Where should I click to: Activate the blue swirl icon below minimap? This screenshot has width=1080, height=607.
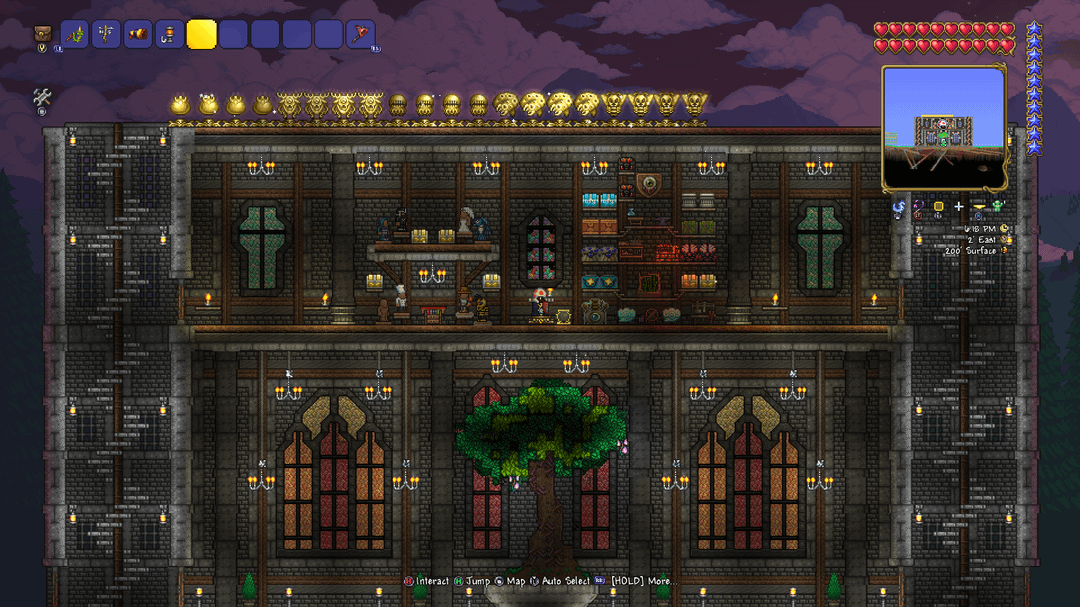[x=899, y=208]
